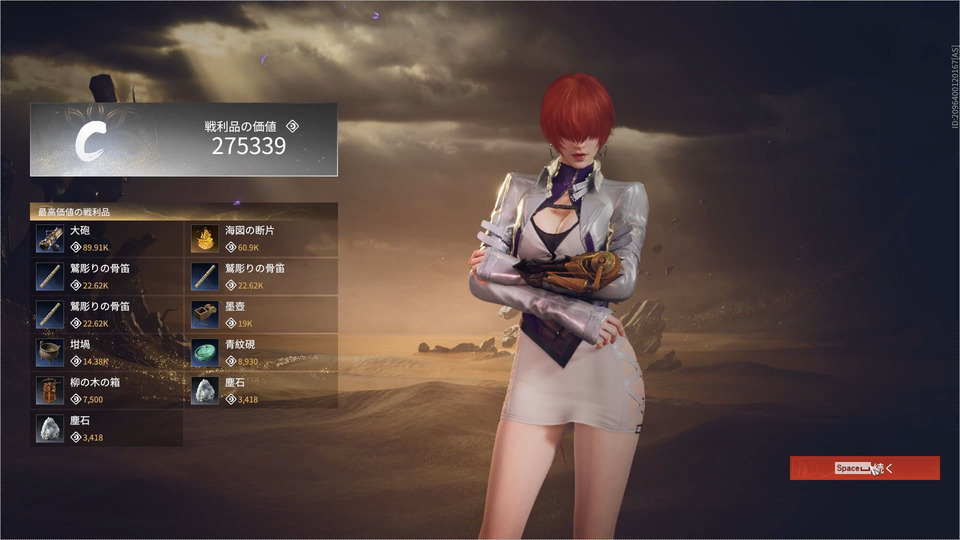Click the red continue button
Viewport: 960px width, 540px height.
pyautogui.click(x=864, y=468)
